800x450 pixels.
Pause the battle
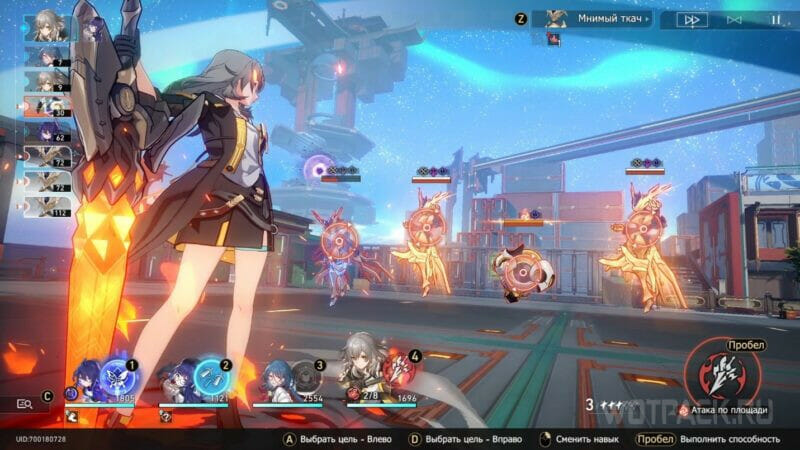775,19
